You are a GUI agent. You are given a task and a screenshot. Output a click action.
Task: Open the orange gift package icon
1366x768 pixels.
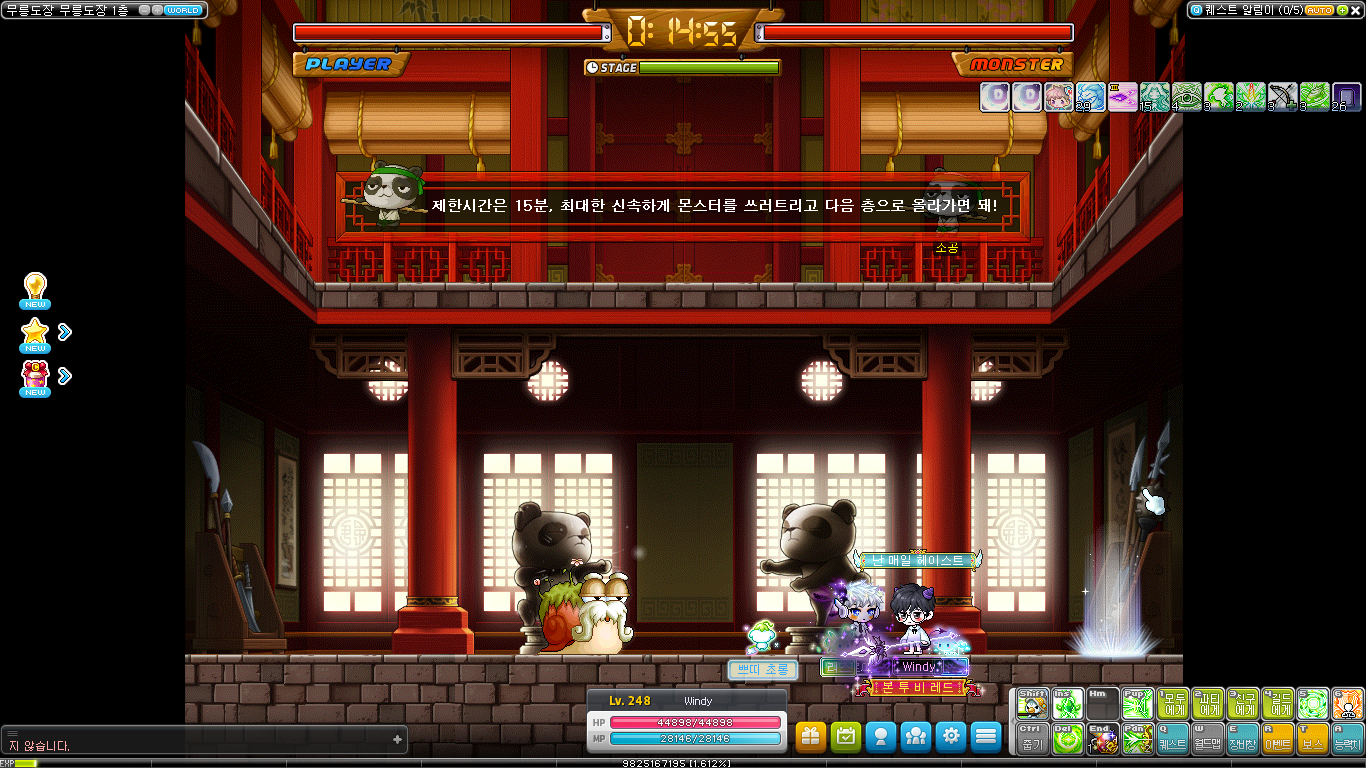810,737
